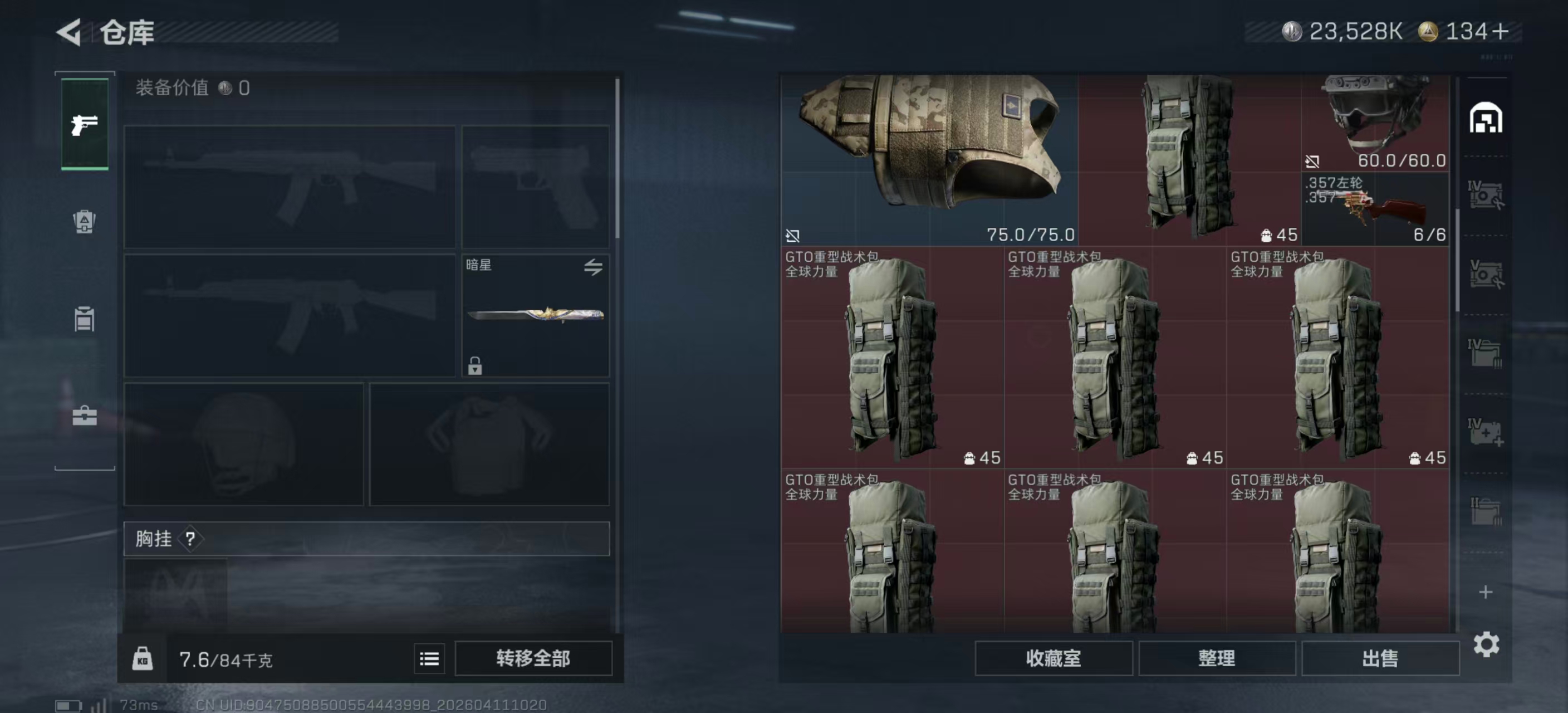The image size is (1568, 713).
Task: Open the armor vest category icon
Action: 84,223
